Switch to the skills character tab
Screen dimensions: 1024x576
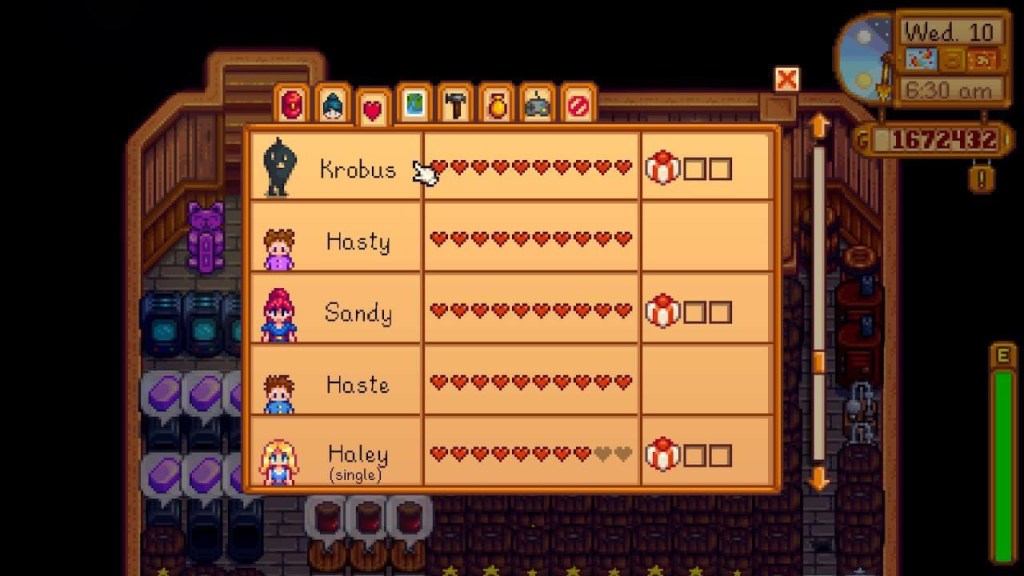[333, 105]
